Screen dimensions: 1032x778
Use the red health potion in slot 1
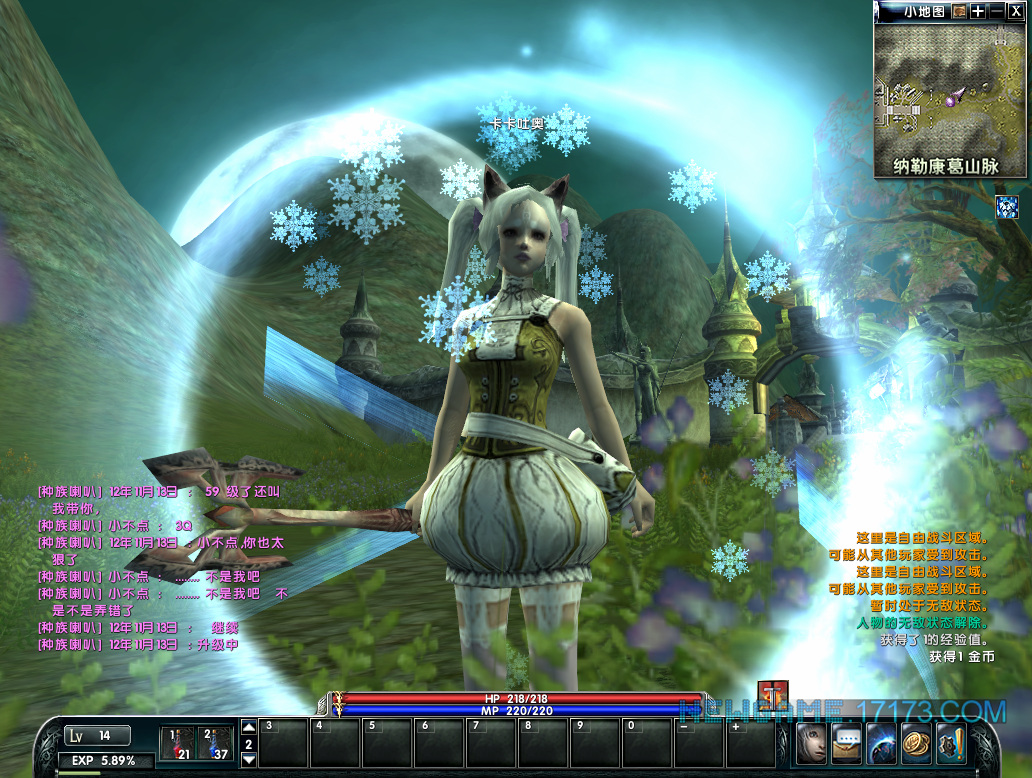coord(178,743)
